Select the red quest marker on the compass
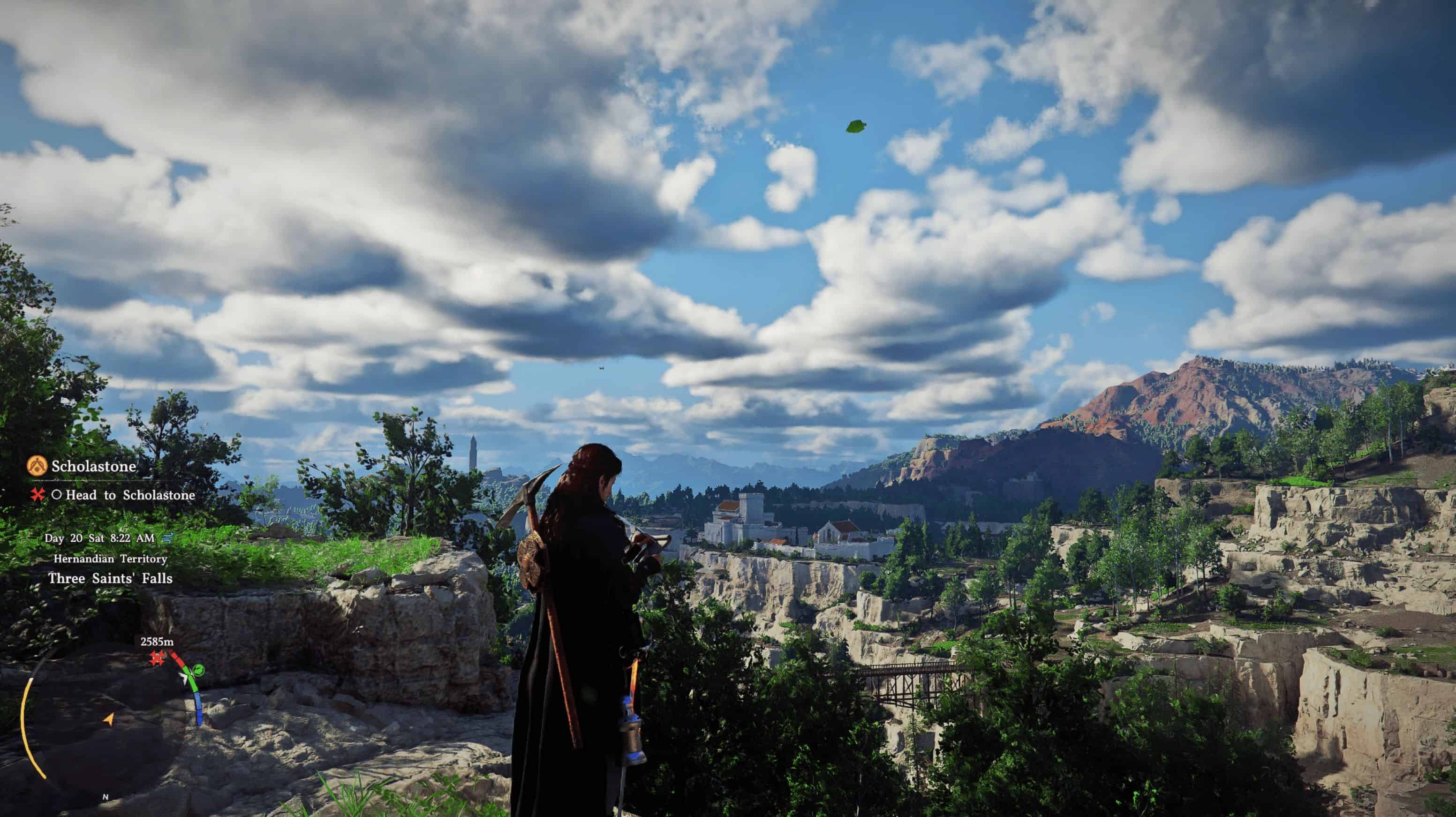The image size is (1456, 817). click(157, 658)
